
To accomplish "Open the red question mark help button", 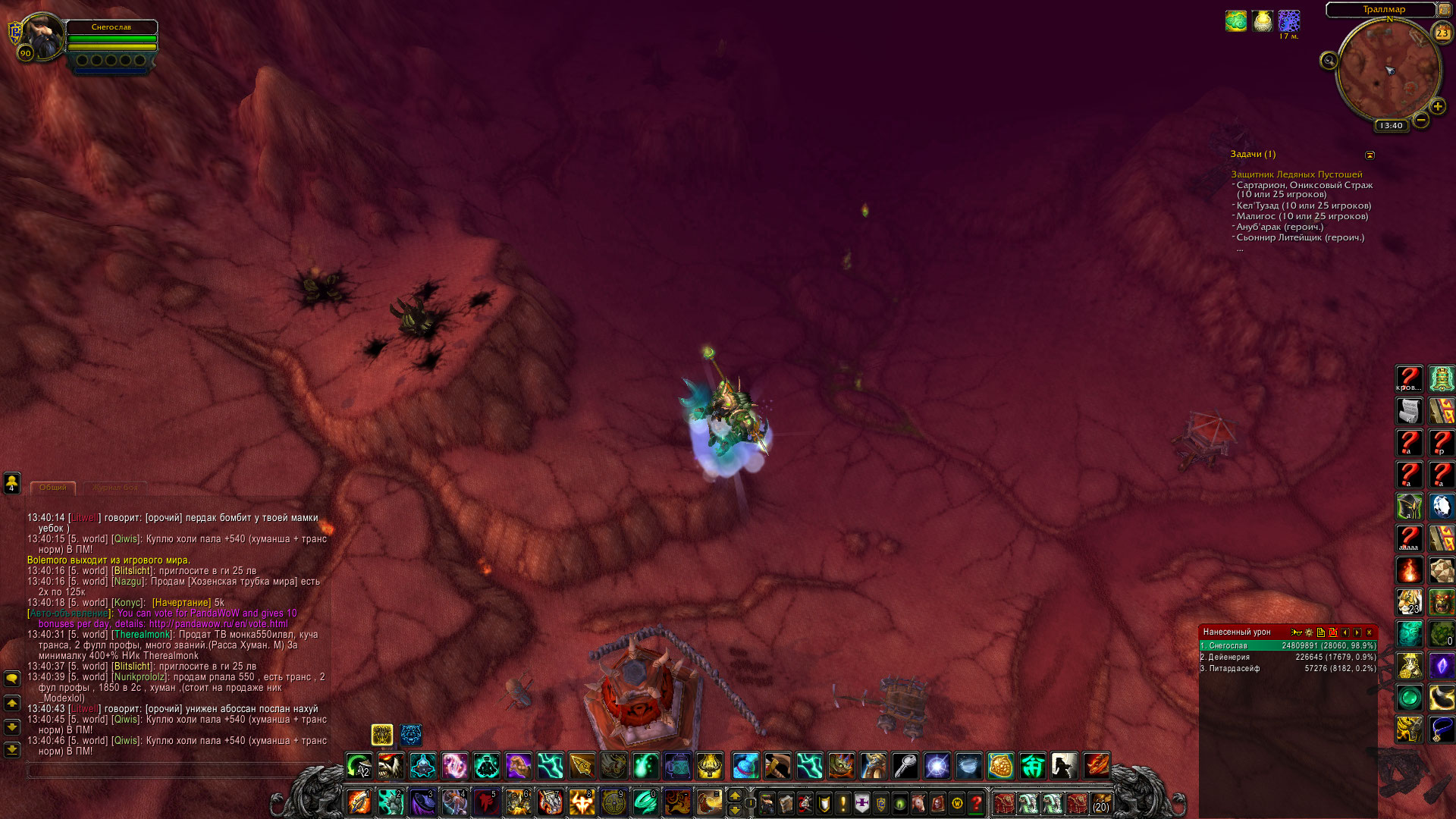I will [x=977, y=802].
